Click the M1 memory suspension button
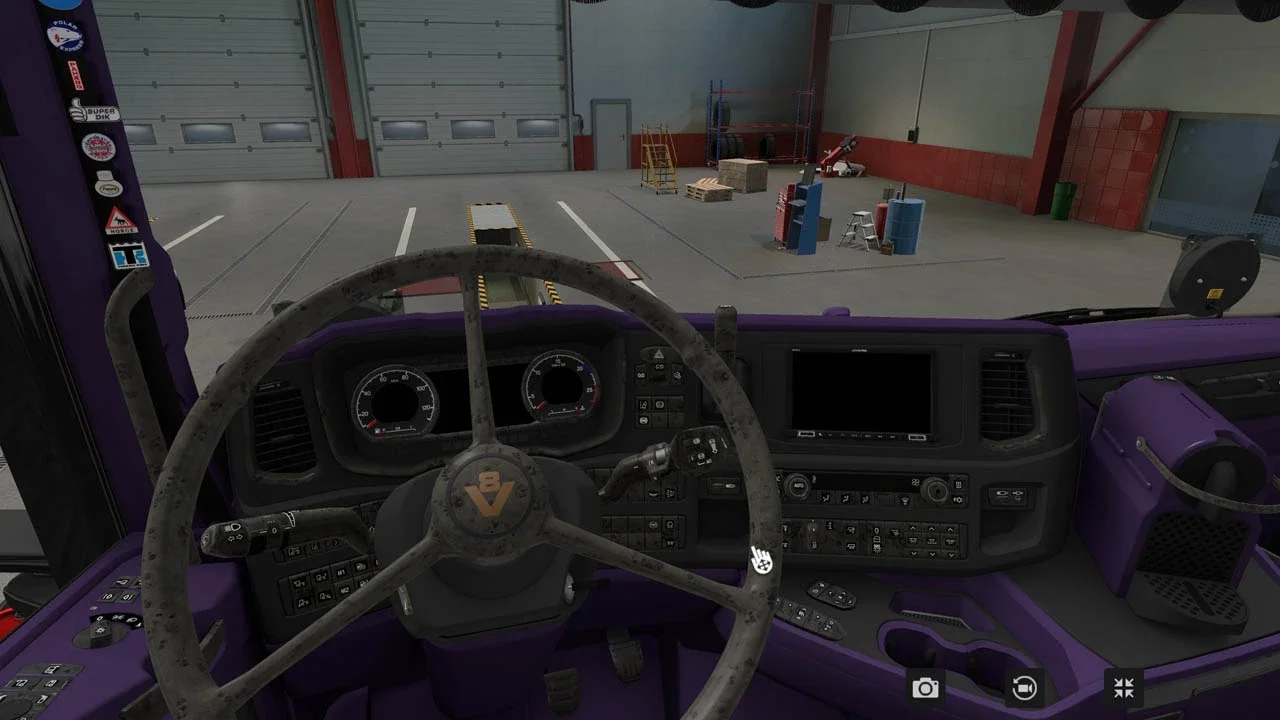The height and width of the screenshot is (720, 1280). pos(342,572)
